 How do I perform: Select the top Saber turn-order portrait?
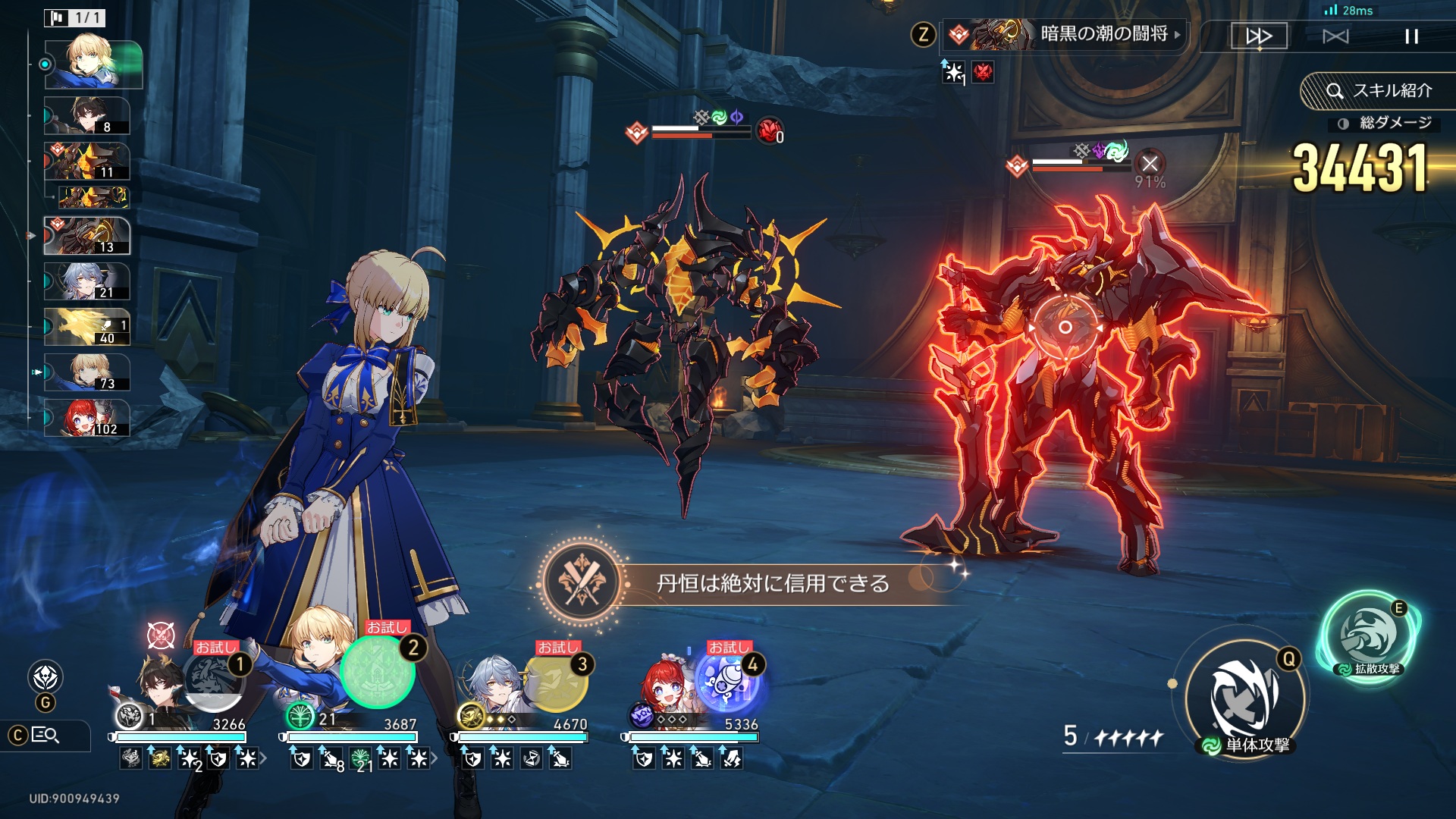pos(93,64)
